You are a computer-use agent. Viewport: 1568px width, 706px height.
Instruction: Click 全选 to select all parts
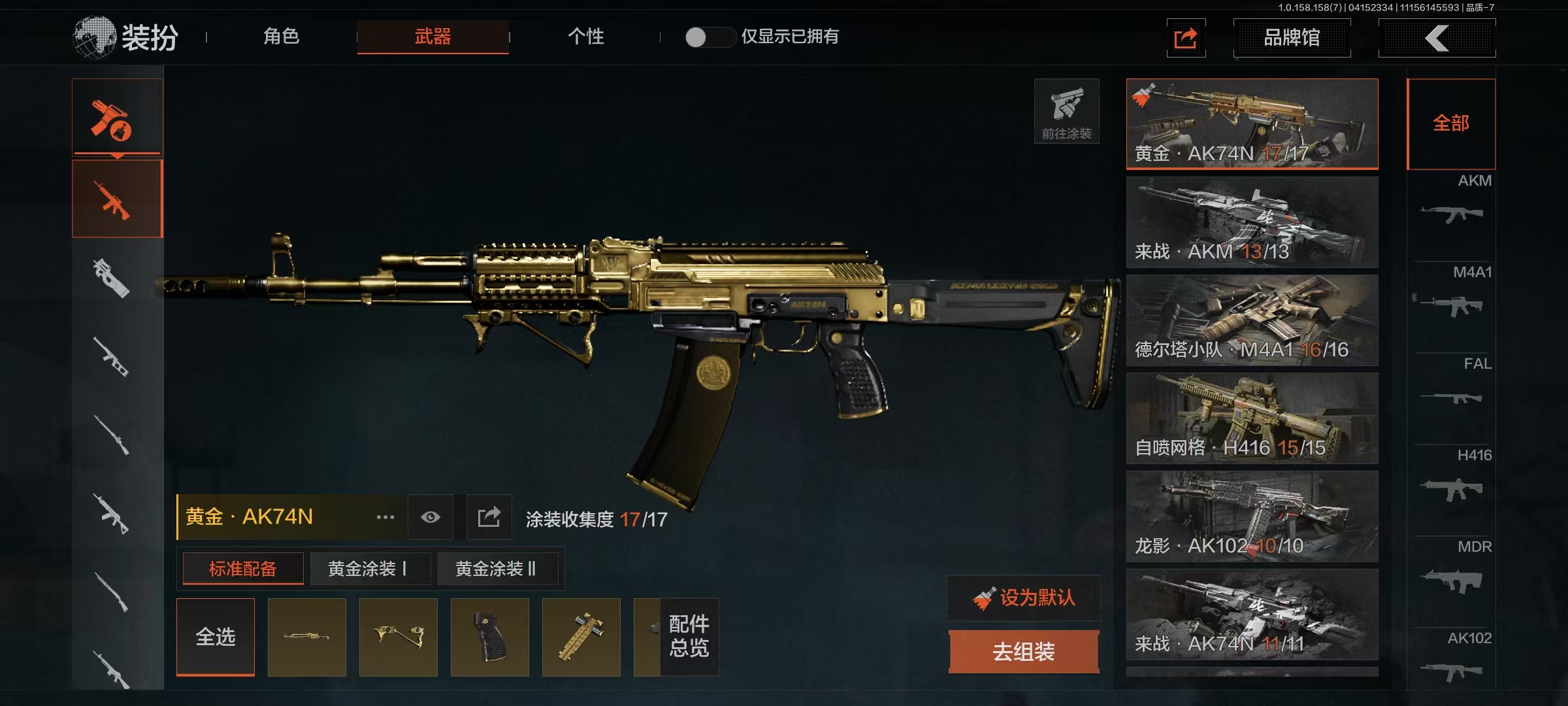coord(216,637)
